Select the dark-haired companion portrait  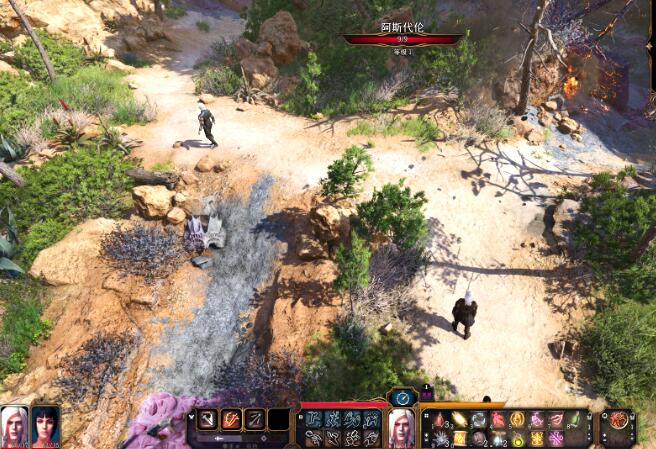tap(45, 424)
